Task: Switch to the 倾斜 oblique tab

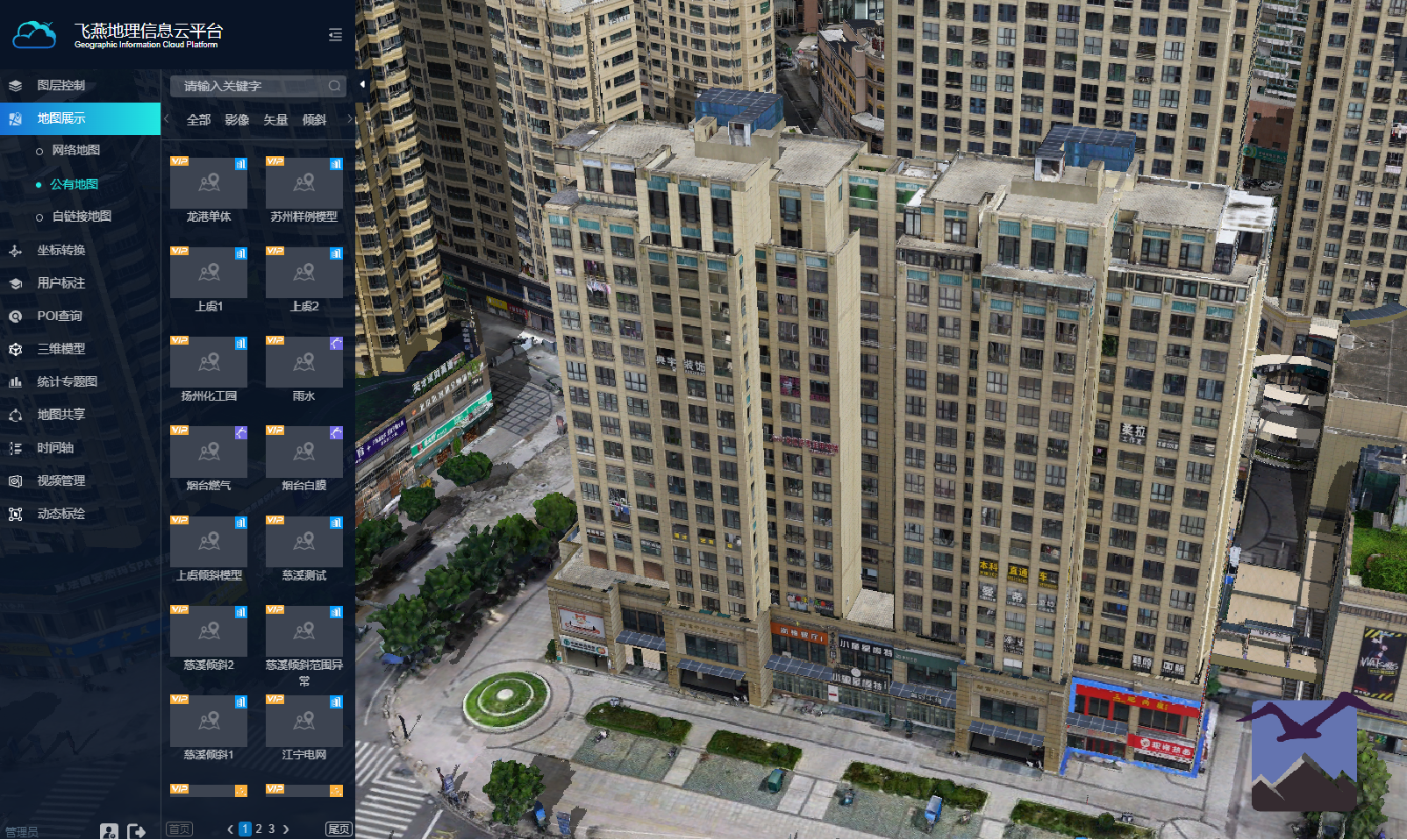Action: coord(314,120)
